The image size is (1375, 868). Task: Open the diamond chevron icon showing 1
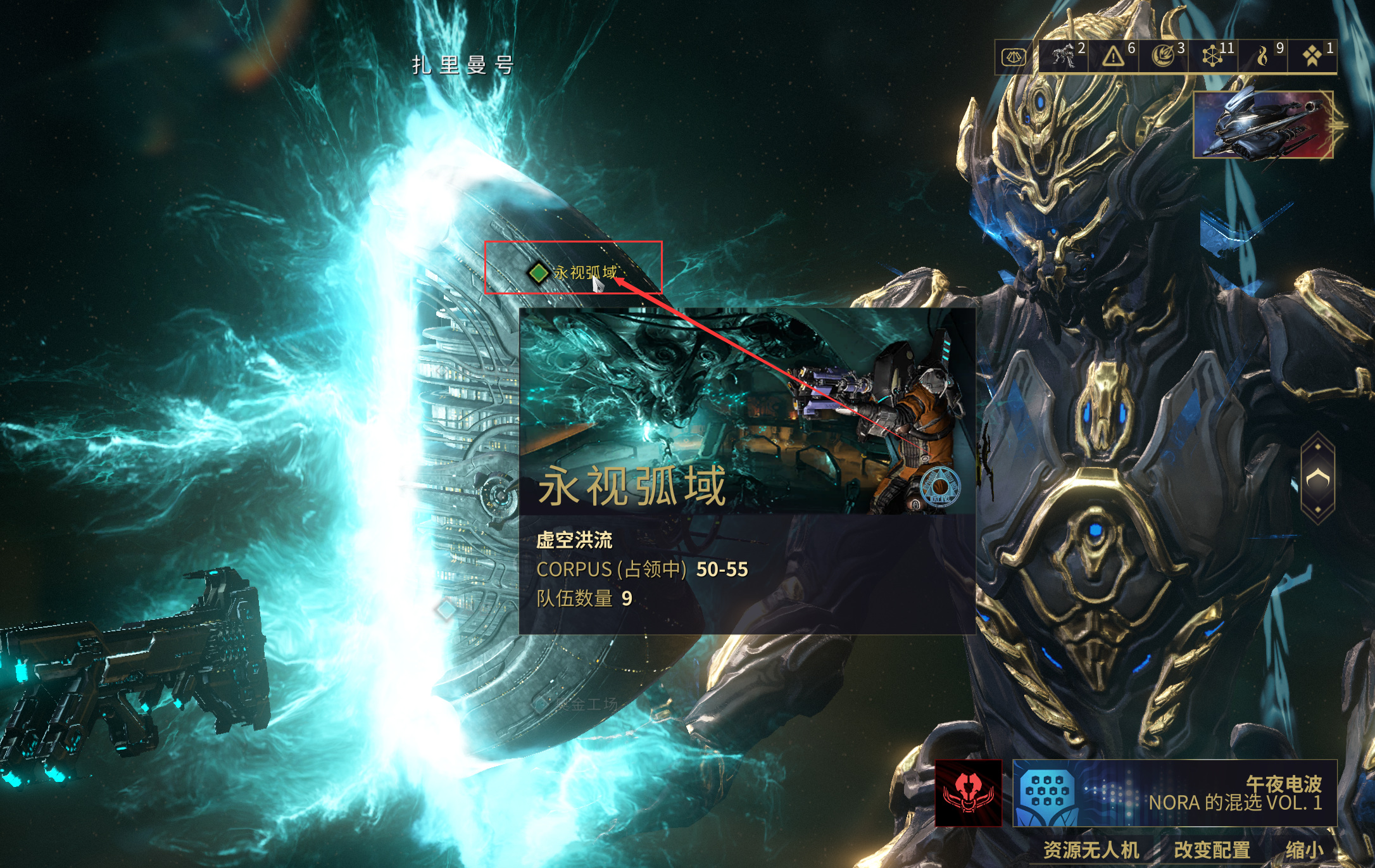click(x=1312, y=56)
